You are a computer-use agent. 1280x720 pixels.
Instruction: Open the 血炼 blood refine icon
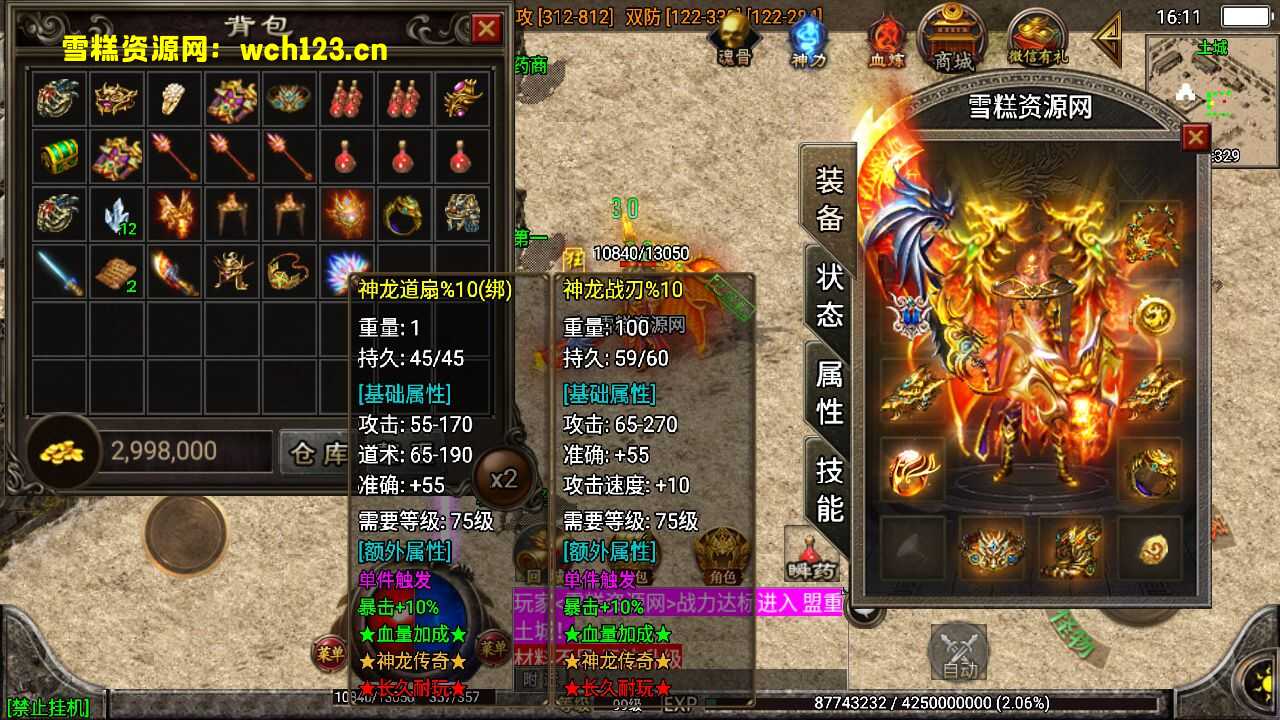tap(885, 35)
